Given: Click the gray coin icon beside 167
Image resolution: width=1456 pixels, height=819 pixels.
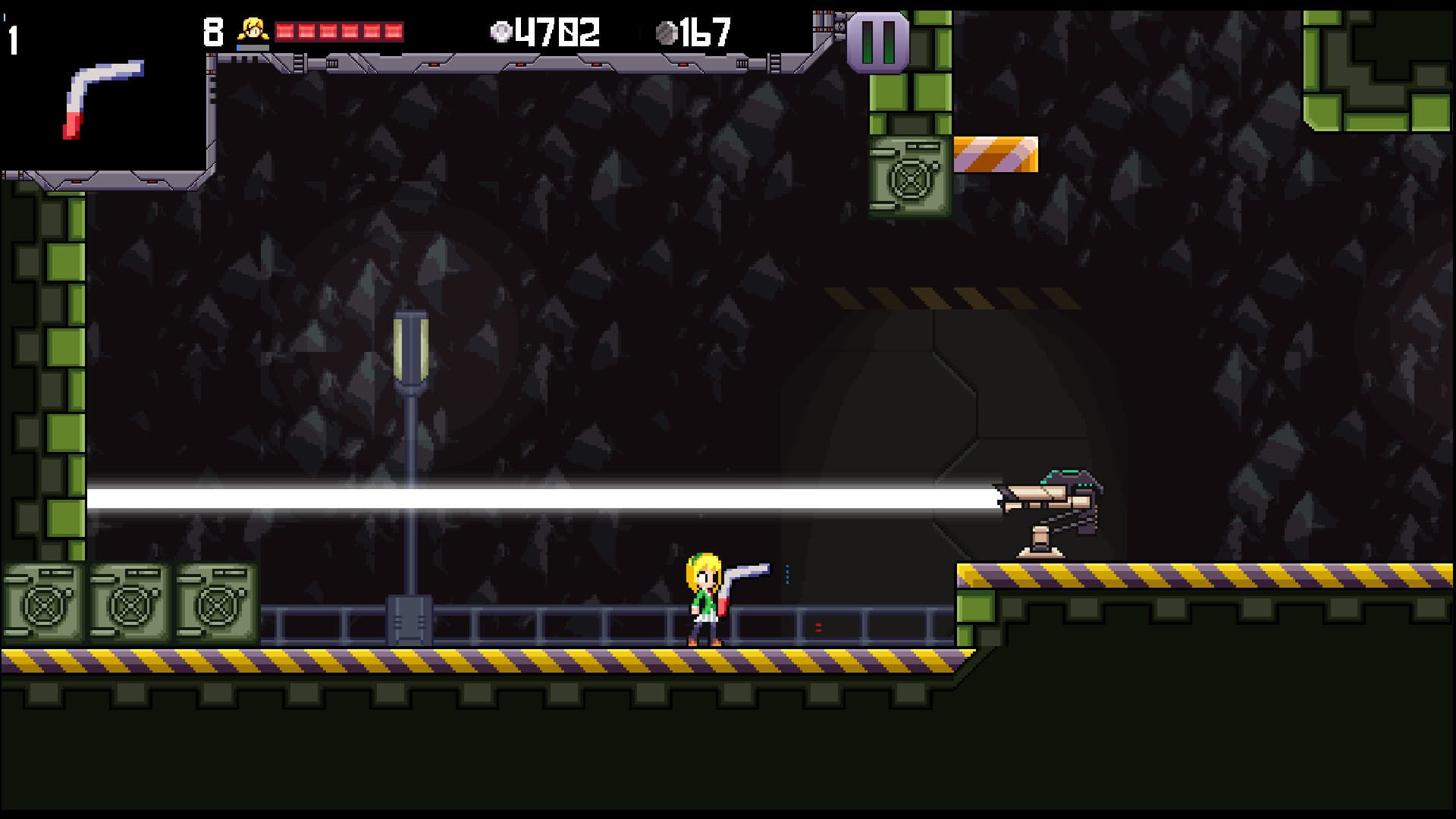Looking at the screenshot, I should click(669, 32).
